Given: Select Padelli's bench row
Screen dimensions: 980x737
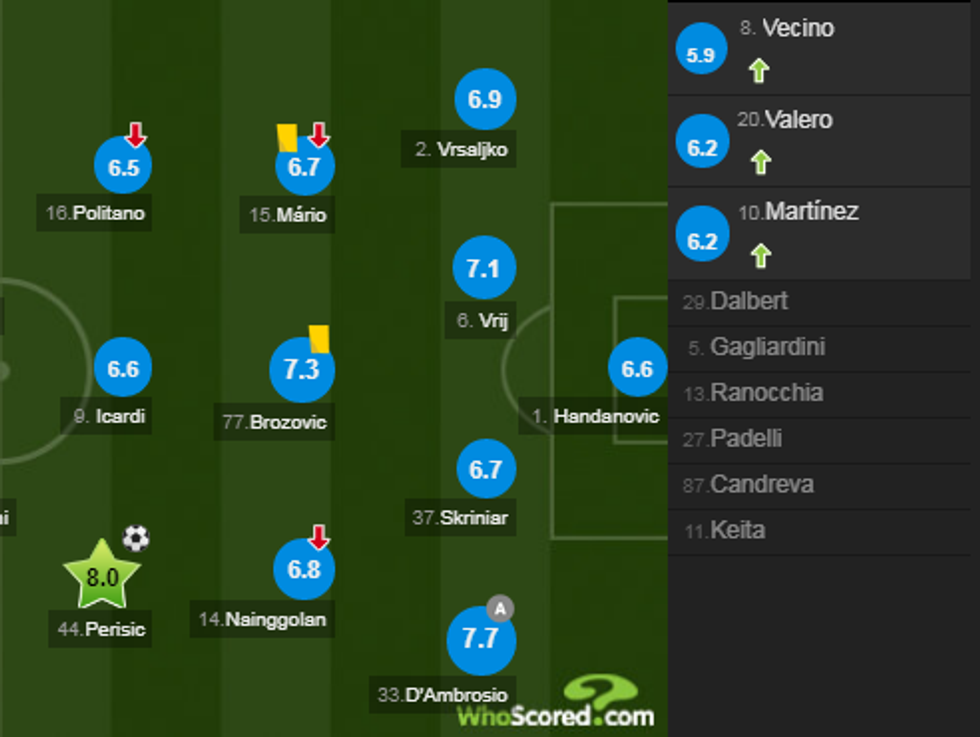Looking at the screenshot, I should tap(746, 439).
